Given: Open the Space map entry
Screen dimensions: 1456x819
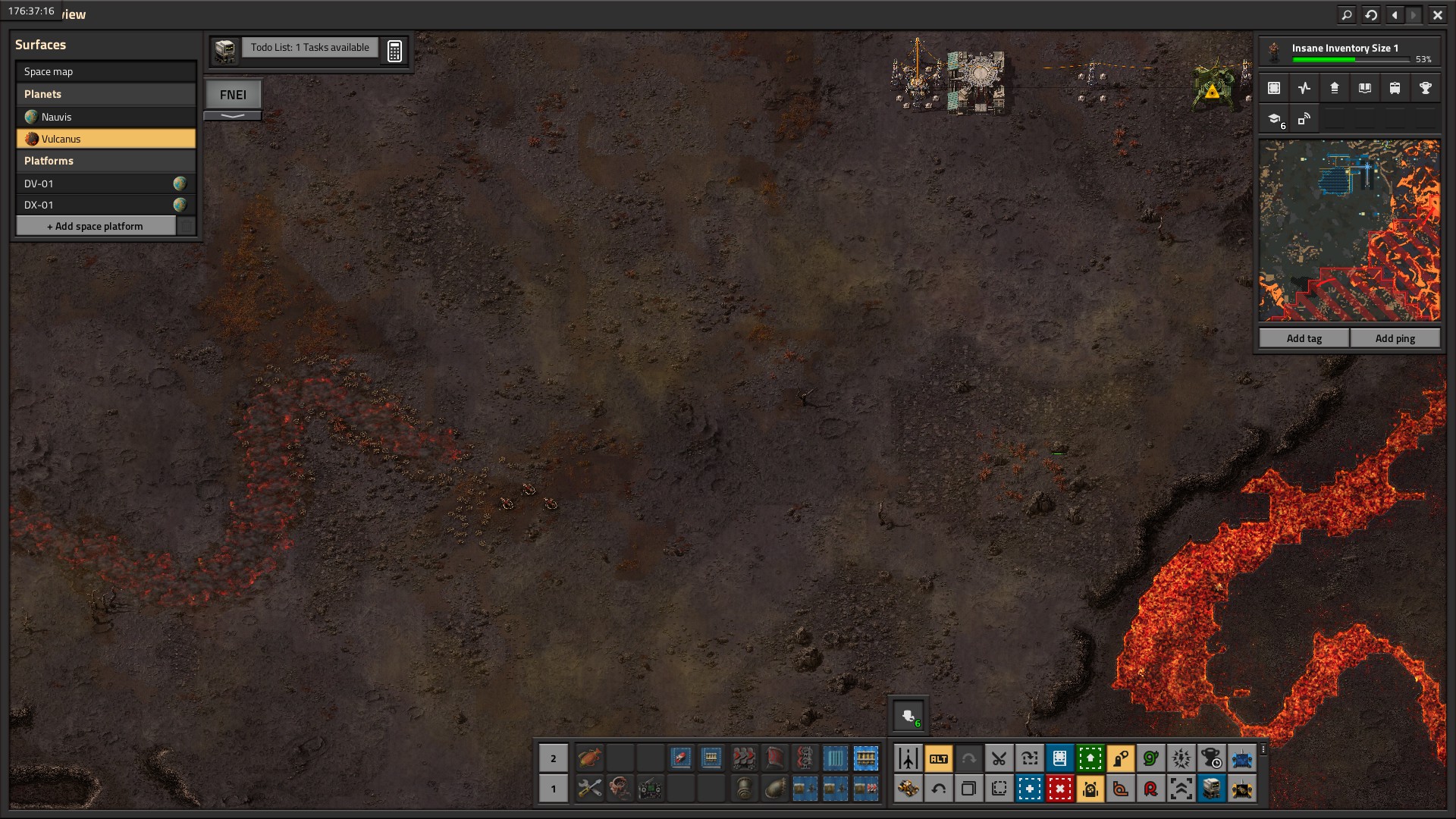Looking at the screenshot, I should pyautogui.click(x=105, y=71).
